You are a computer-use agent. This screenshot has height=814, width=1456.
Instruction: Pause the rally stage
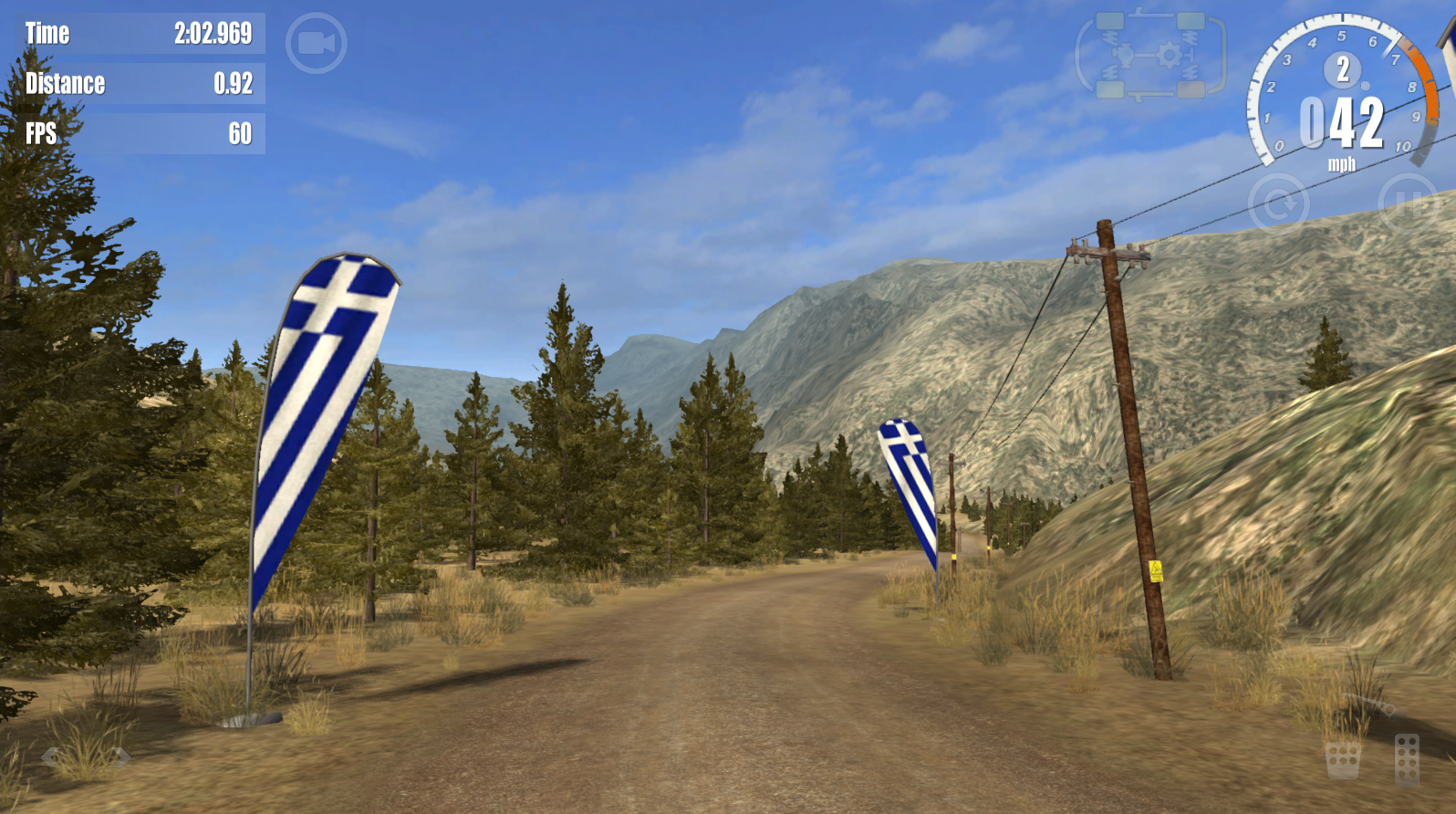(1408, 203)
